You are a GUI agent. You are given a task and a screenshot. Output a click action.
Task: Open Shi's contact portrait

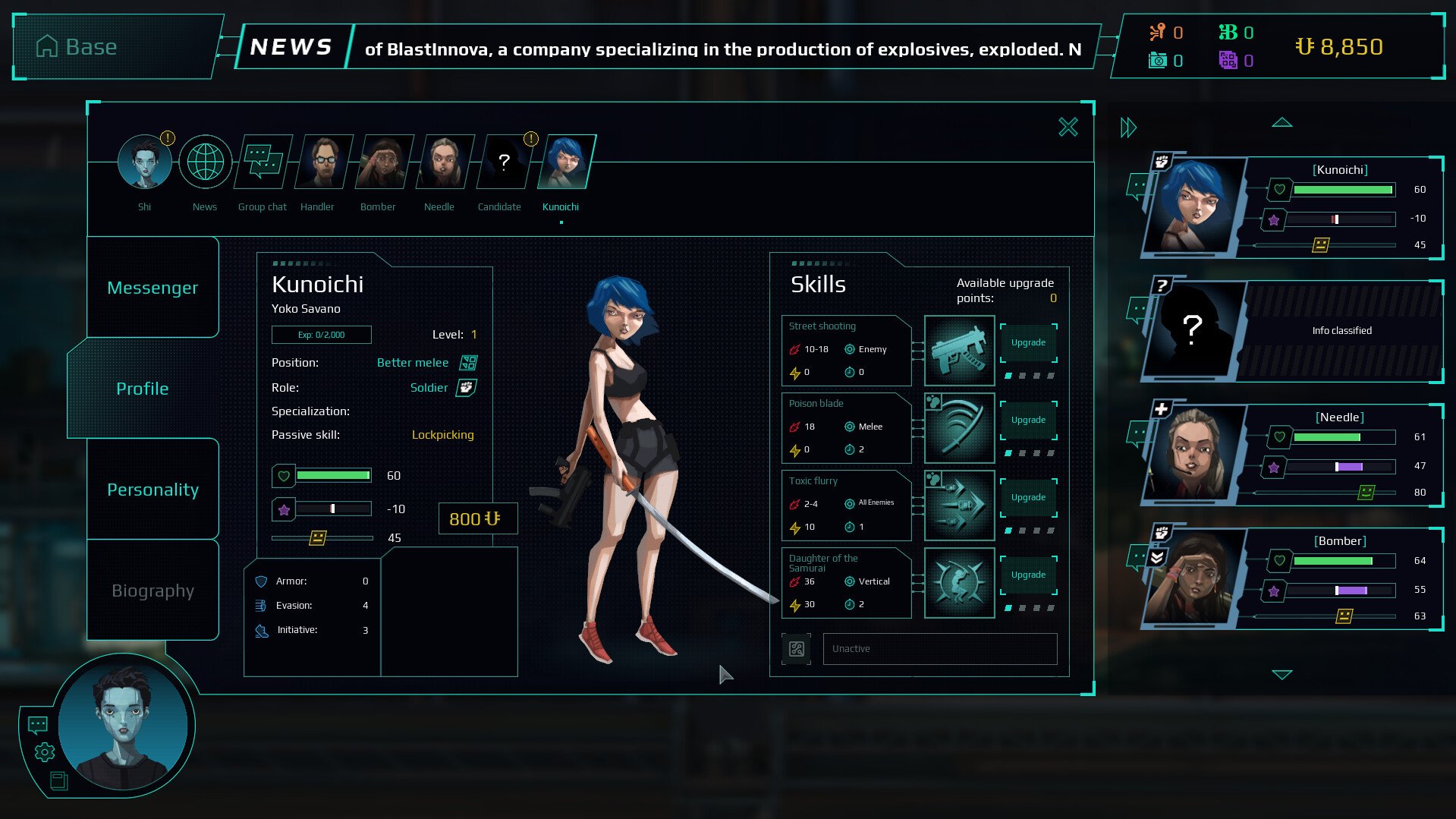tap(144, 162)
